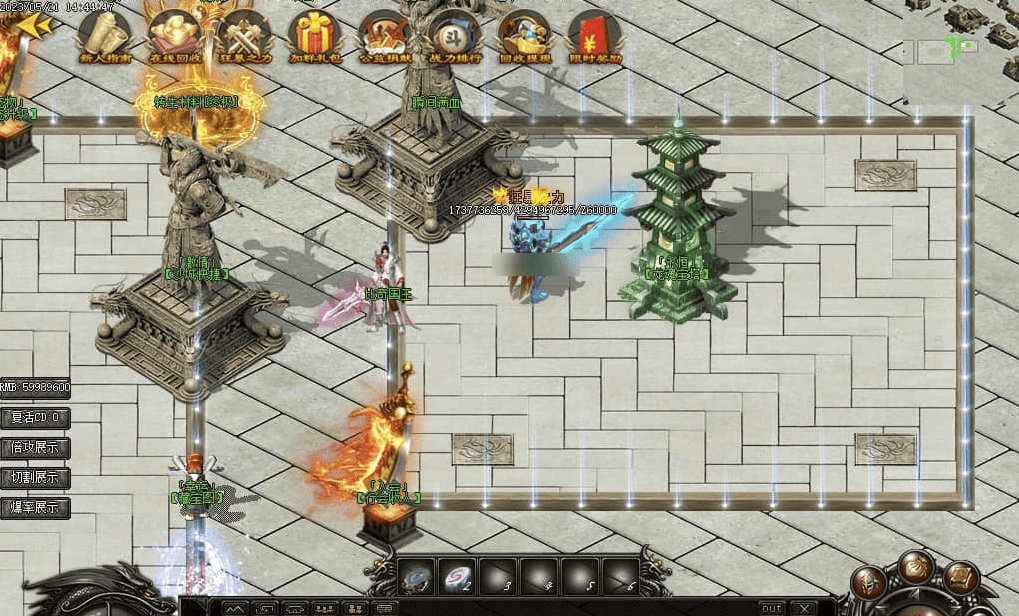
Task: Activate the swirl skill in slot 2
Action: [x=458, y=577]
